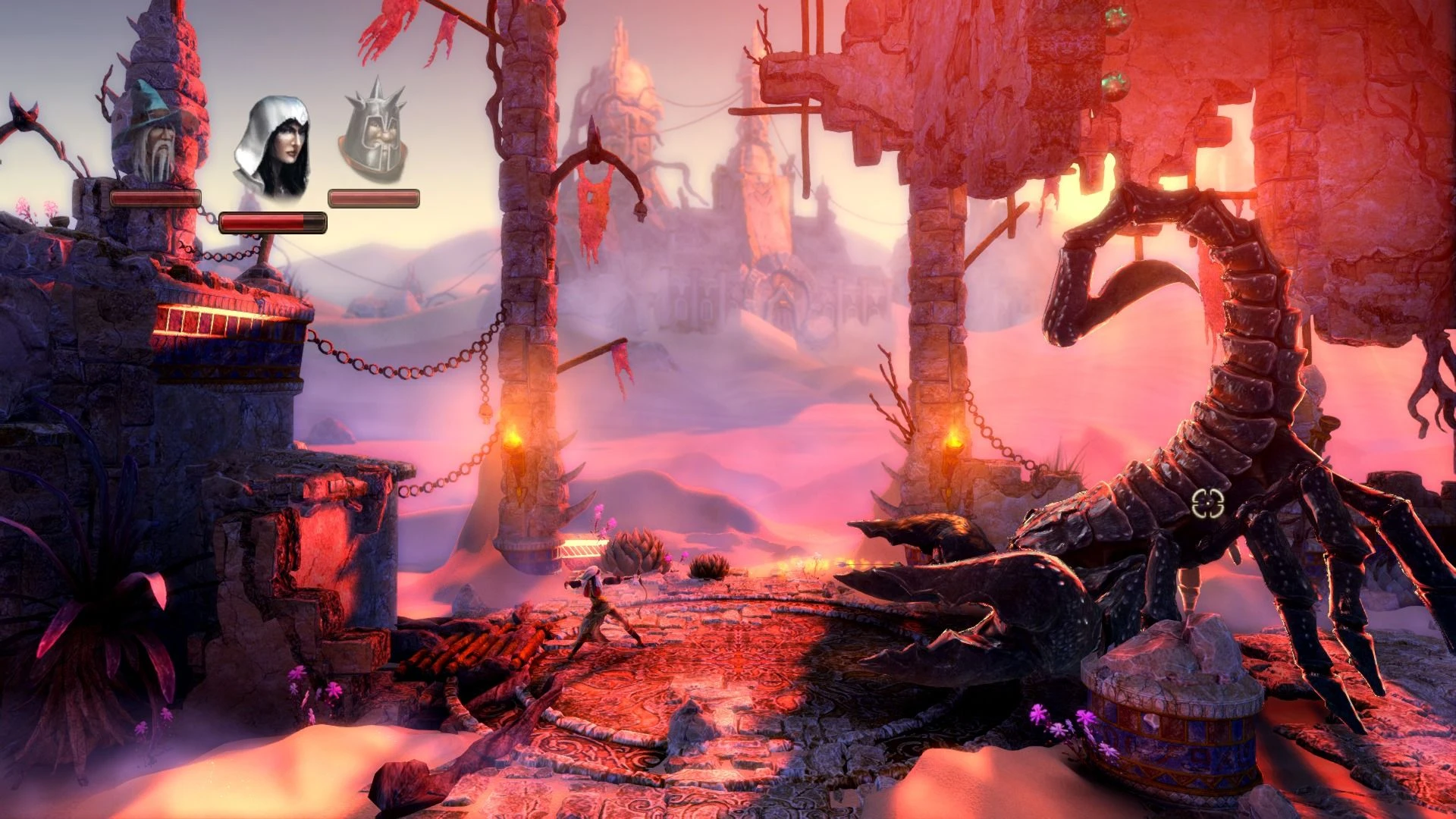
Task: Click the torch on the right pillar
Action: (952, 440)
